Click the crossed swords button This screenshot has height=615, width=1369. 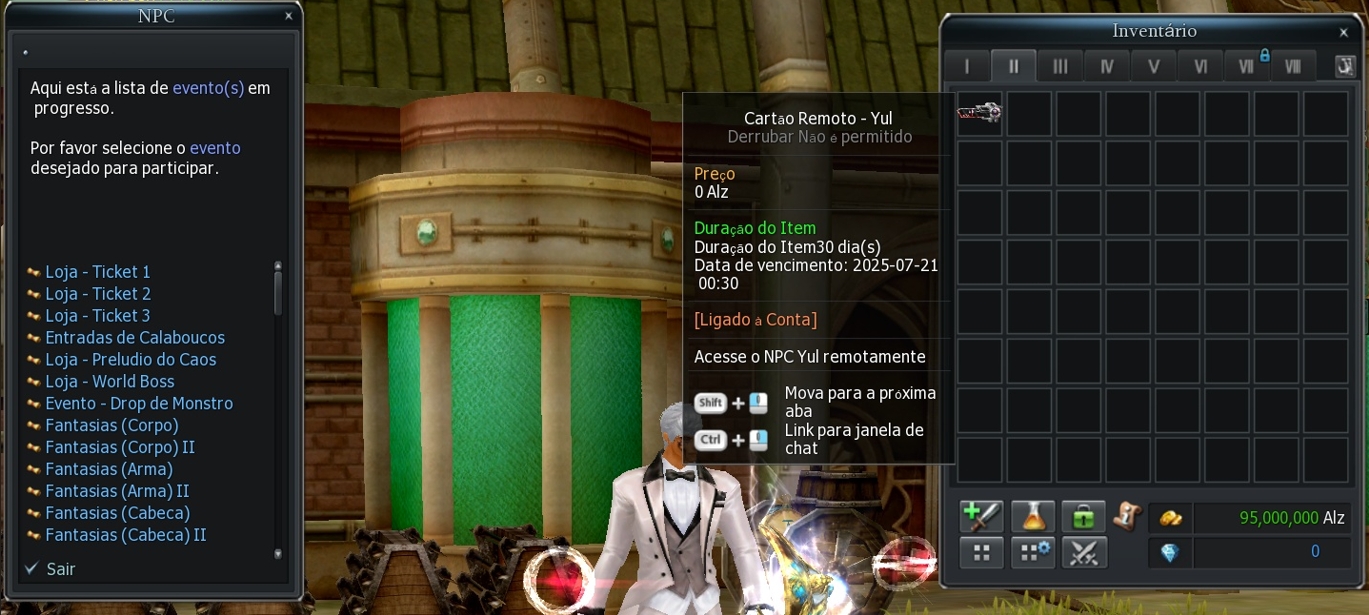pyautogui.click(x=1083, y=552)
